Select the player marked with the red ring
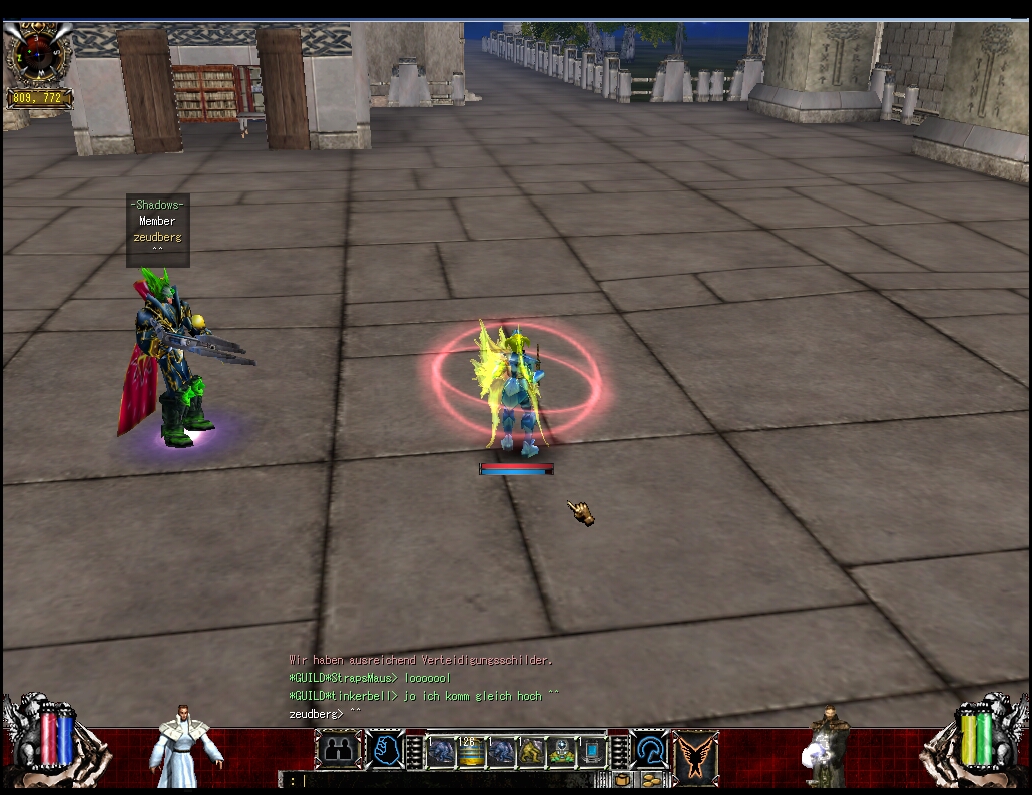Image resolution: width=1032 pixels, height=795 pixels. (515, 390)
